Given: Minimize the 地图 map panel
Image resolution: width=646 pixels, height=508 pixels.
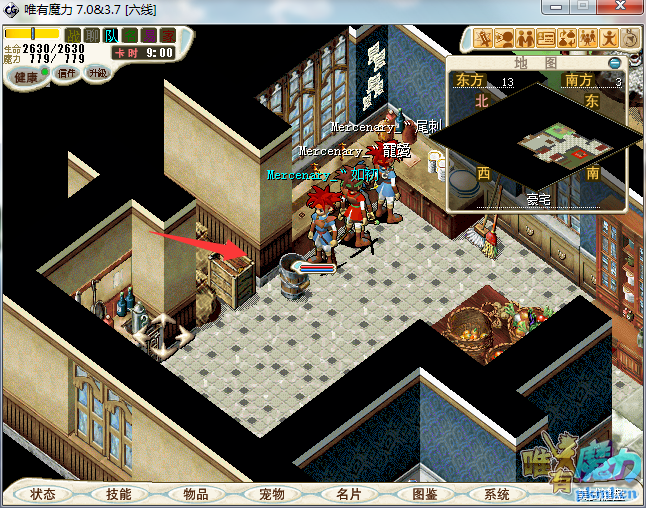Looking at the screenshot, I should [x=614, y=63].
